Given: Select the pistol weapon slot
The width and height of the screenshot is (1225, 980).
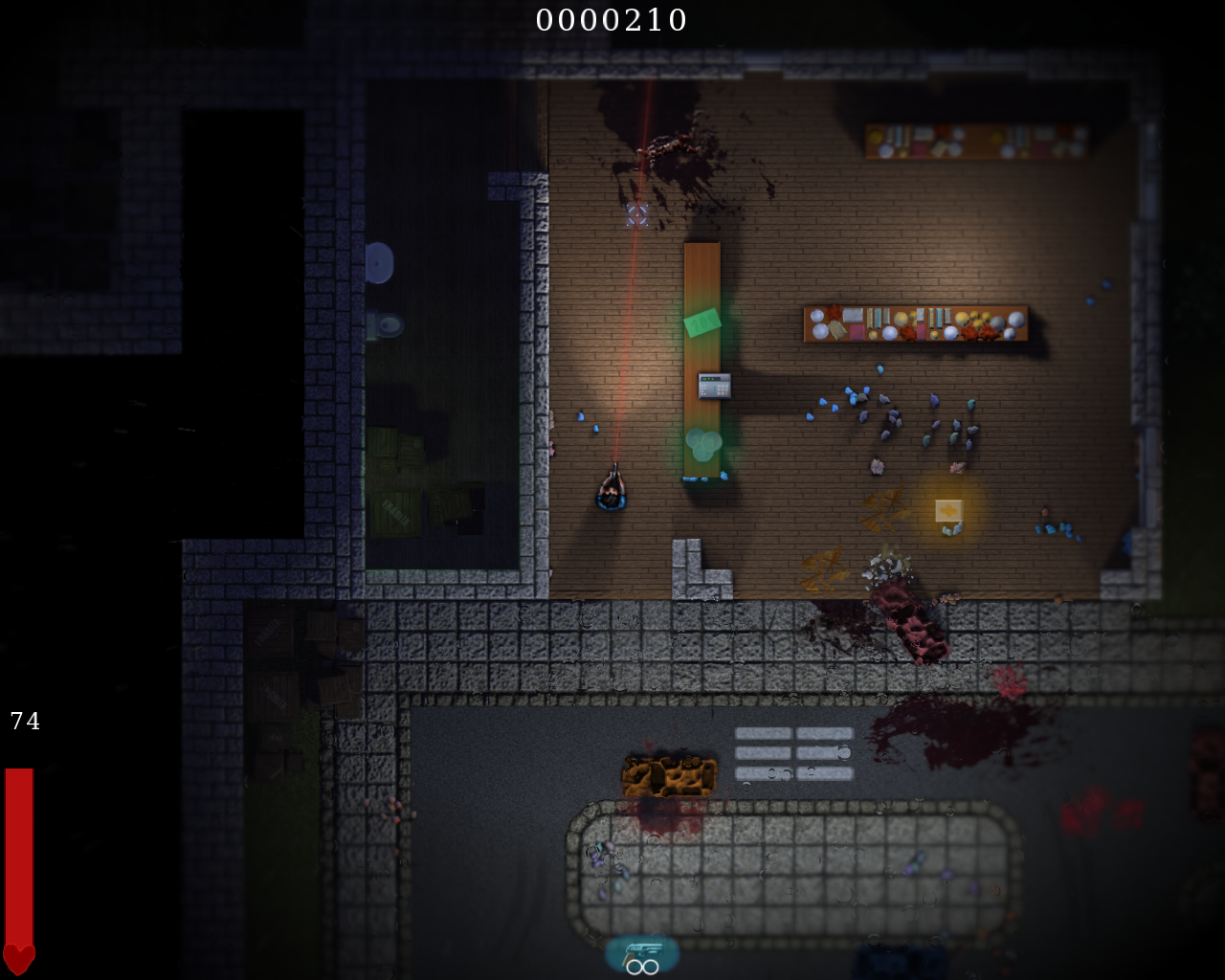Looking at the screenshot, I should pyautogui.click(x=642, y=953).
